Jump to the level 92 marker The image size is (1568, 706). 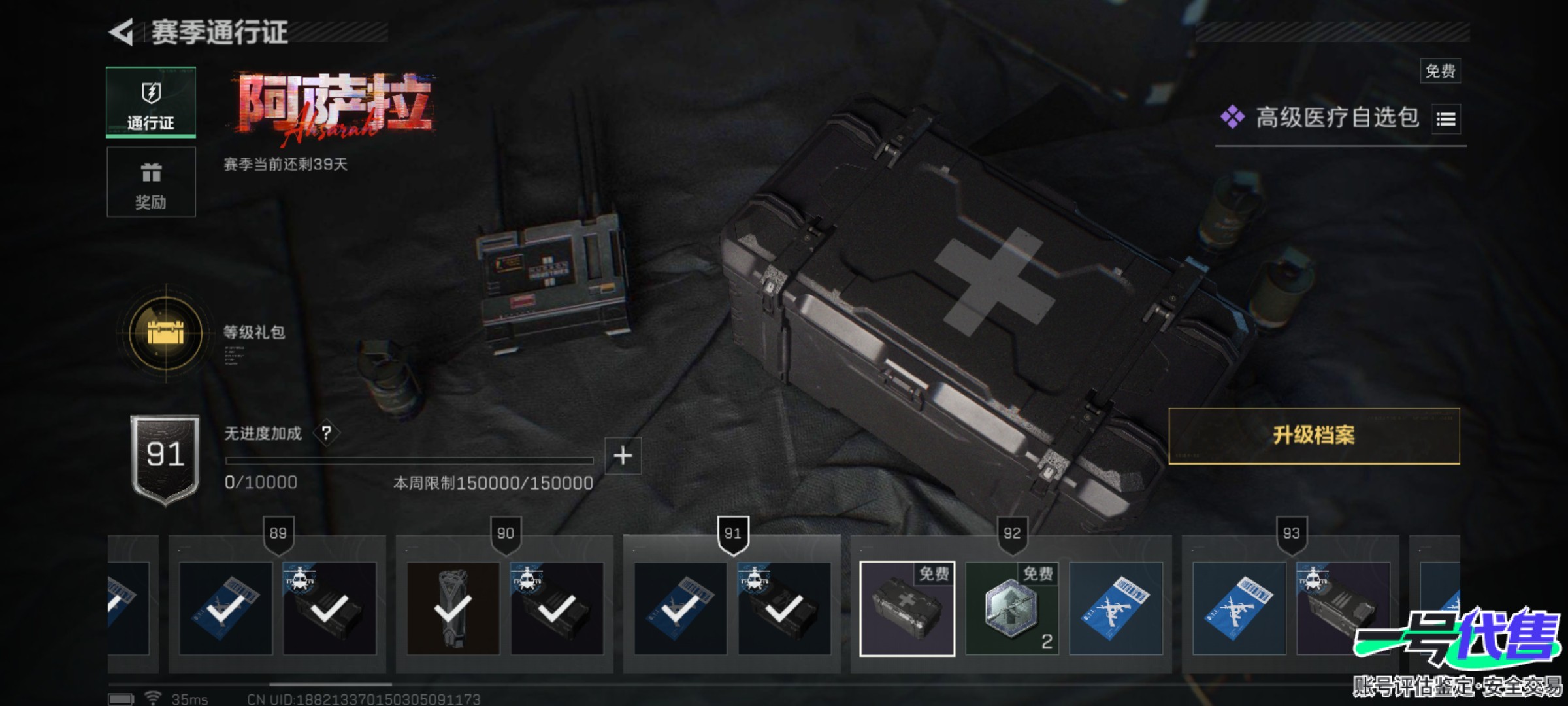(1011, 533)
